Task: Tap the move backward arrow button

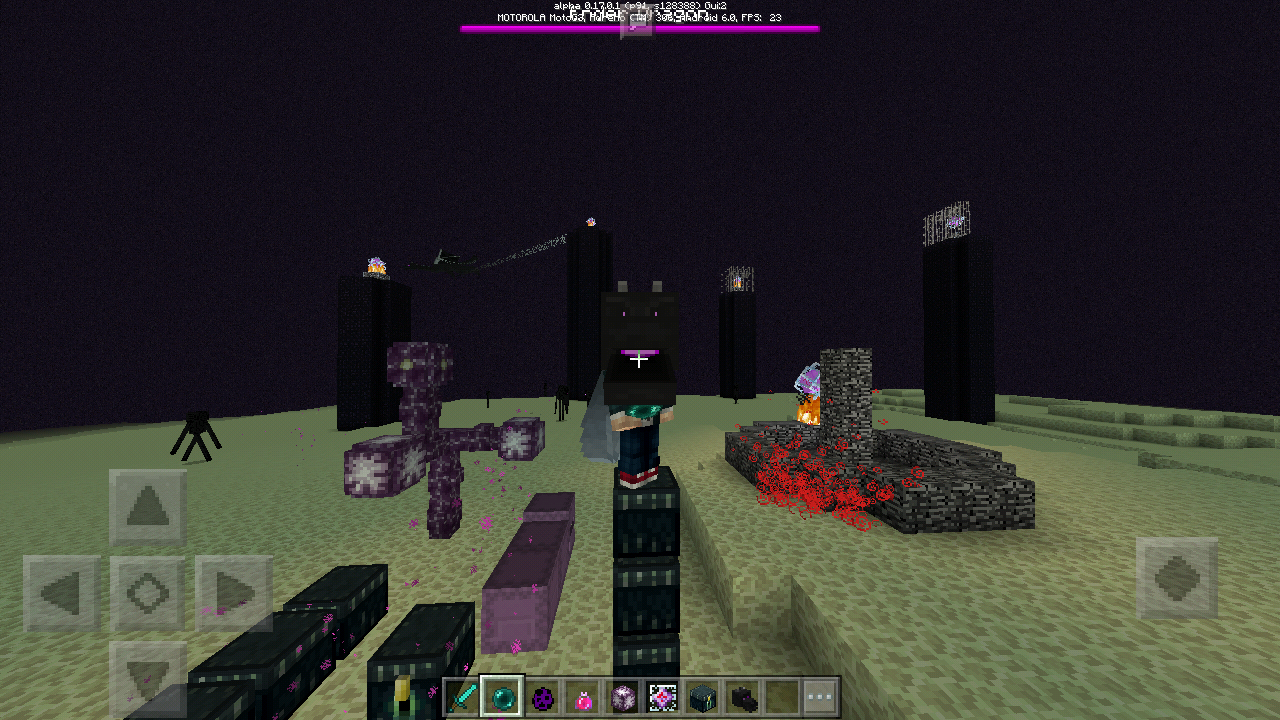Action: (x=148, y=676)
